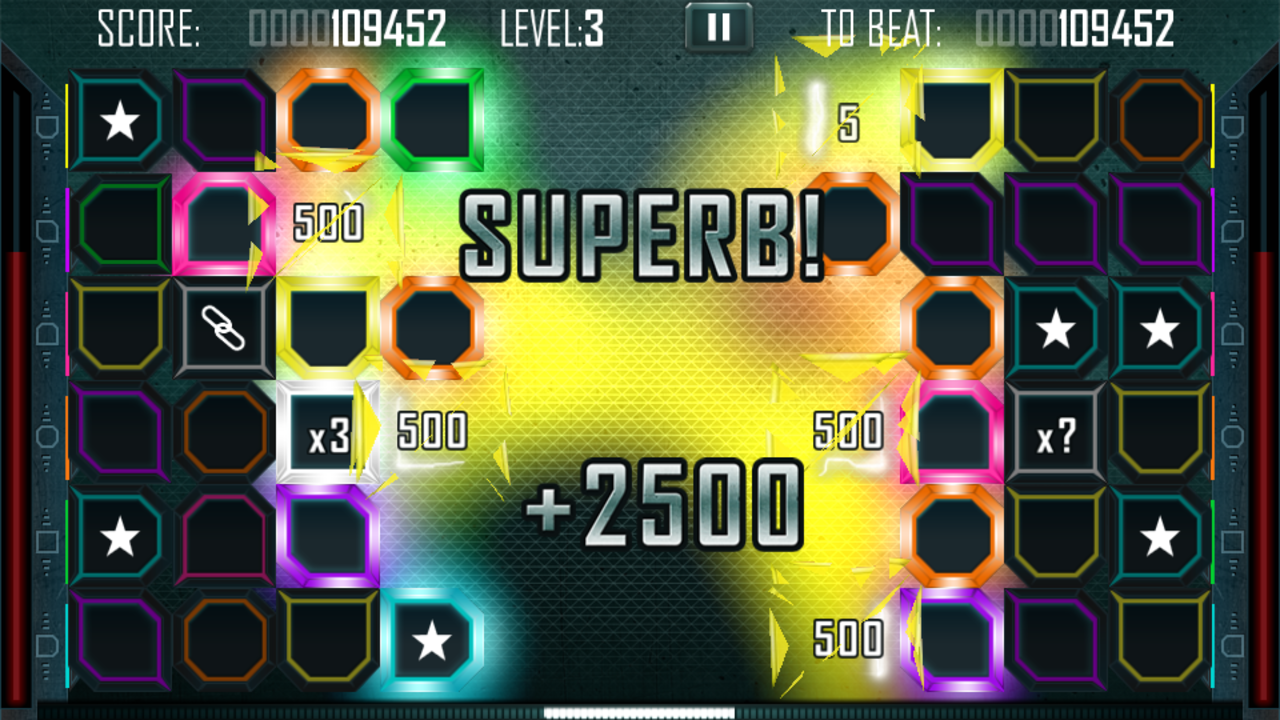Click the x? mystery multiplier tile
Screen dimensions: 1280x720
coord(1057,432)
